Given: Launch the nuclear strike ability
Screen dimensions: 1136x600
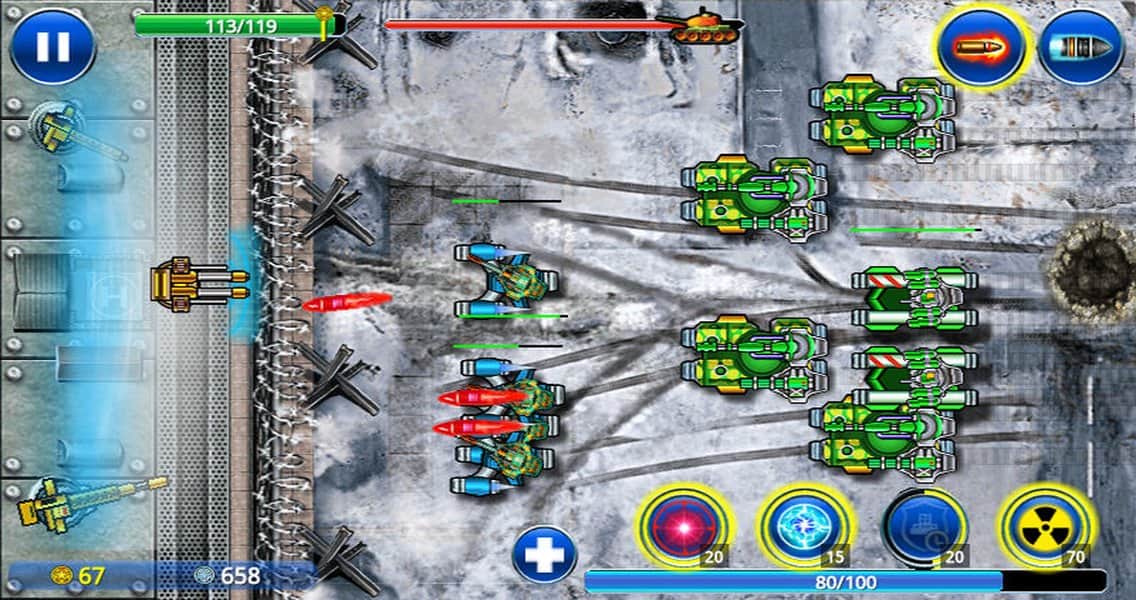Looking at the screenshot, I should click(x=1045, y=525).
